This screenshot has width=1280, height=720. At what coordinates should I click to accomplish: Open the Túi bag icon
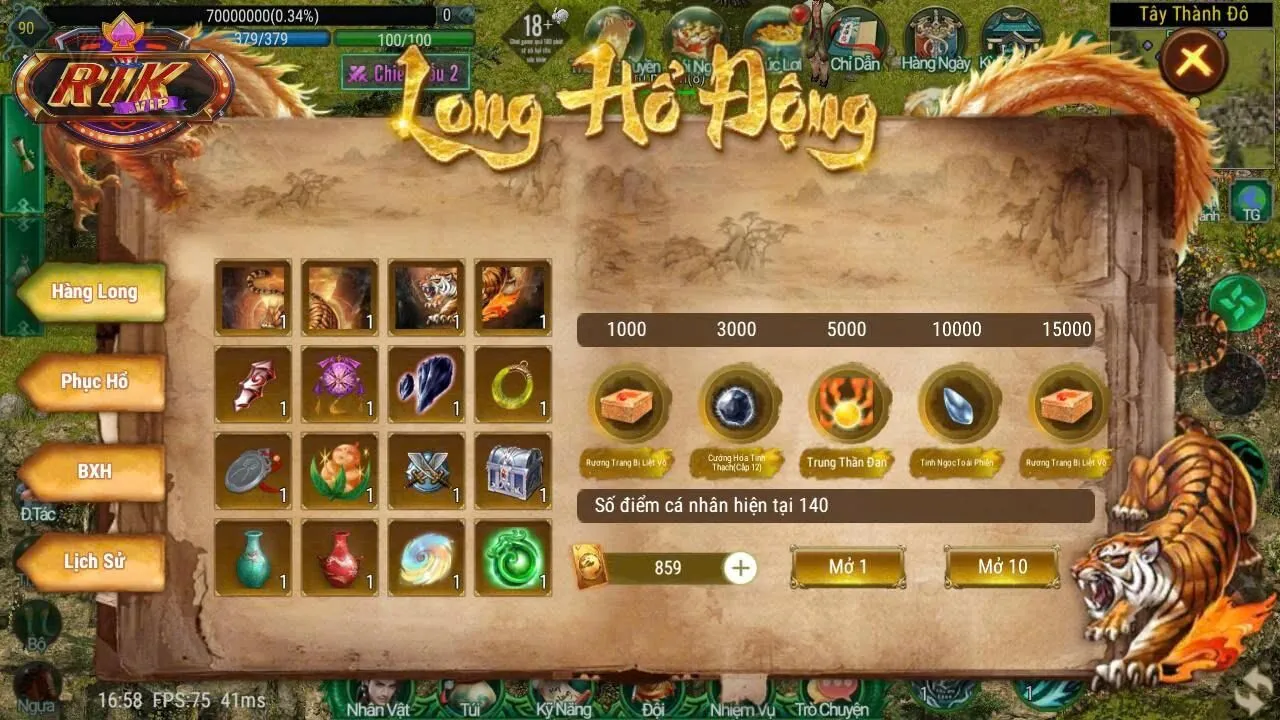click(468, 695)
